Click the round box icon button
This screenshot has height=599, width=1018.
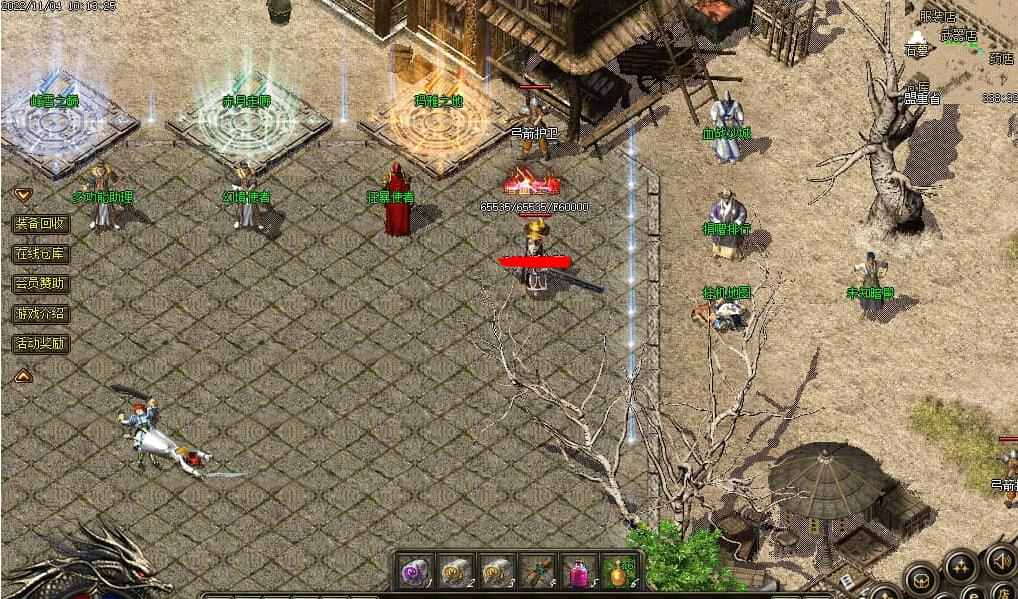920,578
